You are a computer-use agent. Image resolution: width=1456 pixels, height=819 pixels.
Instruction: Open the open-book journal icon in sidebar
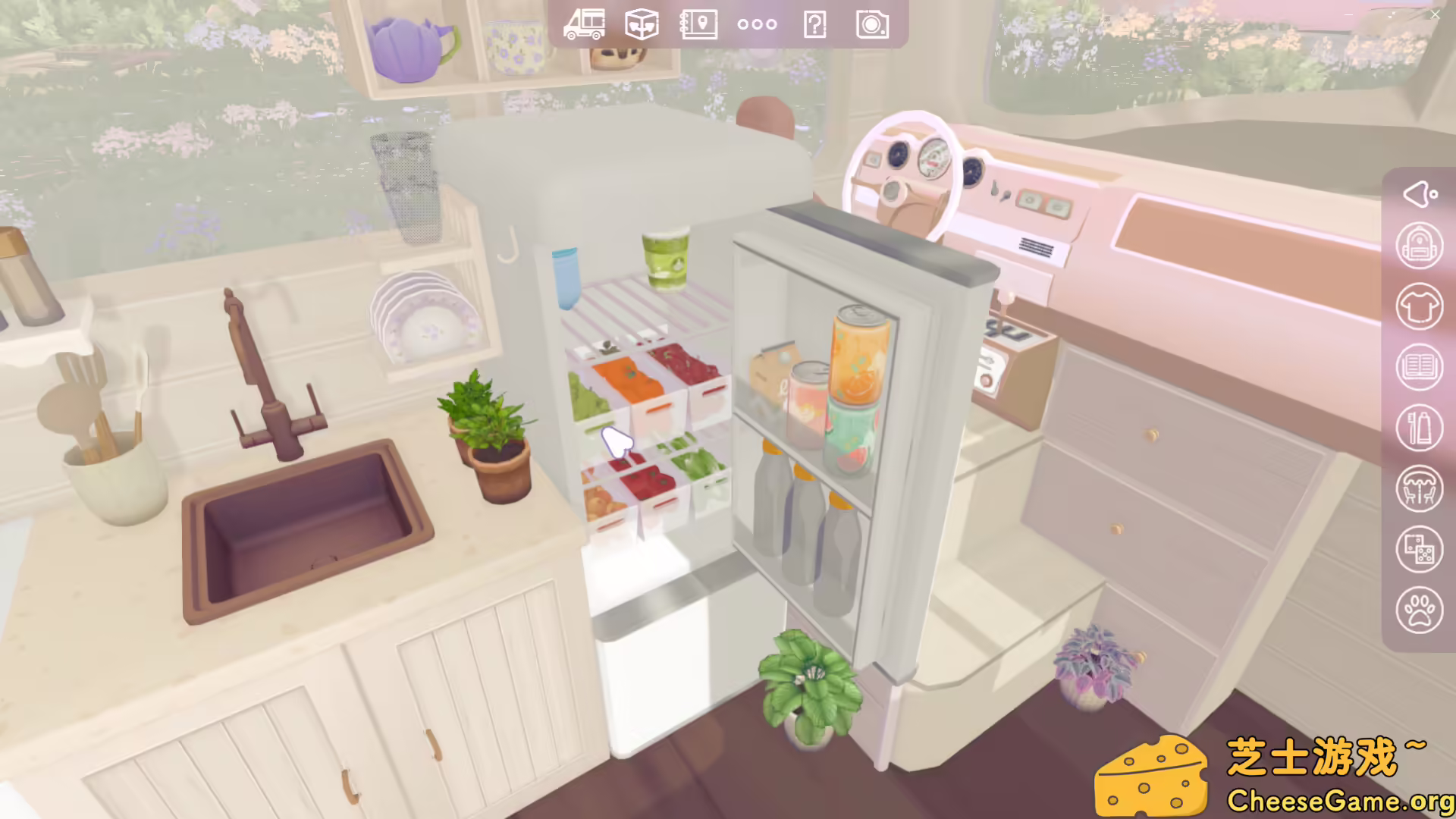1420,368
